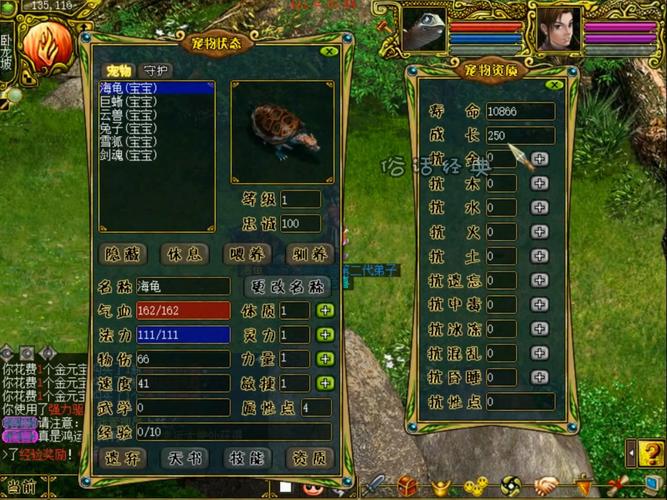
Task: Select the 剑魂(宝宝) pet entry
Action: point(128,155)
